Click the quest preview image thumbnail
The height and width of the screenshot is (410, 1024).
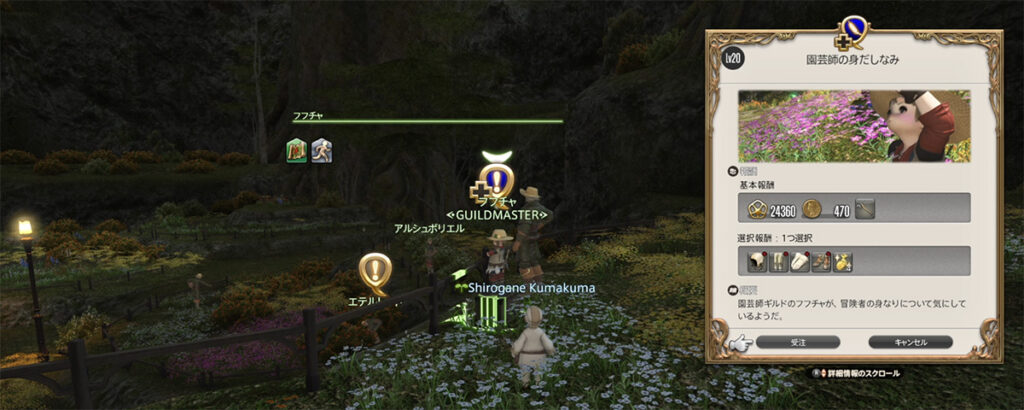pos(854,126)
